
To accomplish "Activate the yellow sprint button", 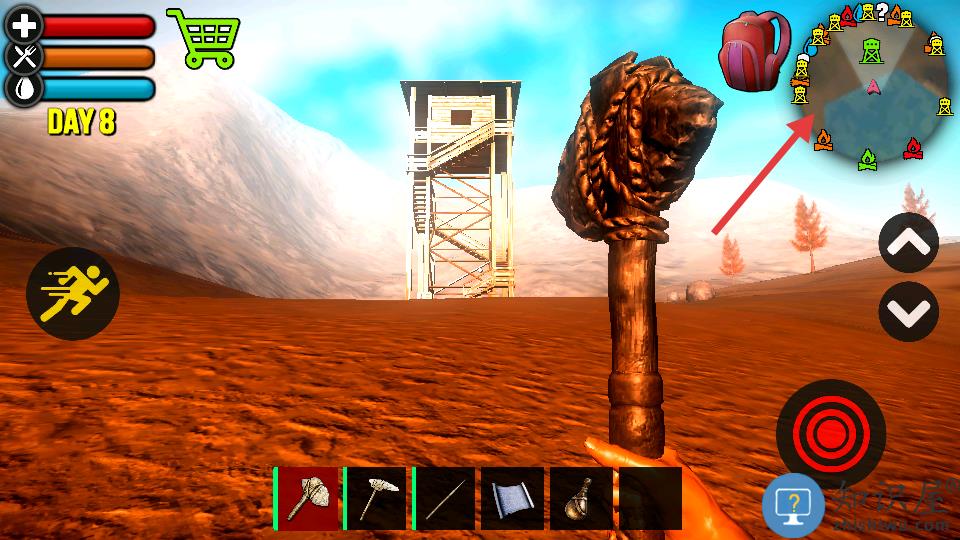I will pyautogui.click(x=73, y=294).
